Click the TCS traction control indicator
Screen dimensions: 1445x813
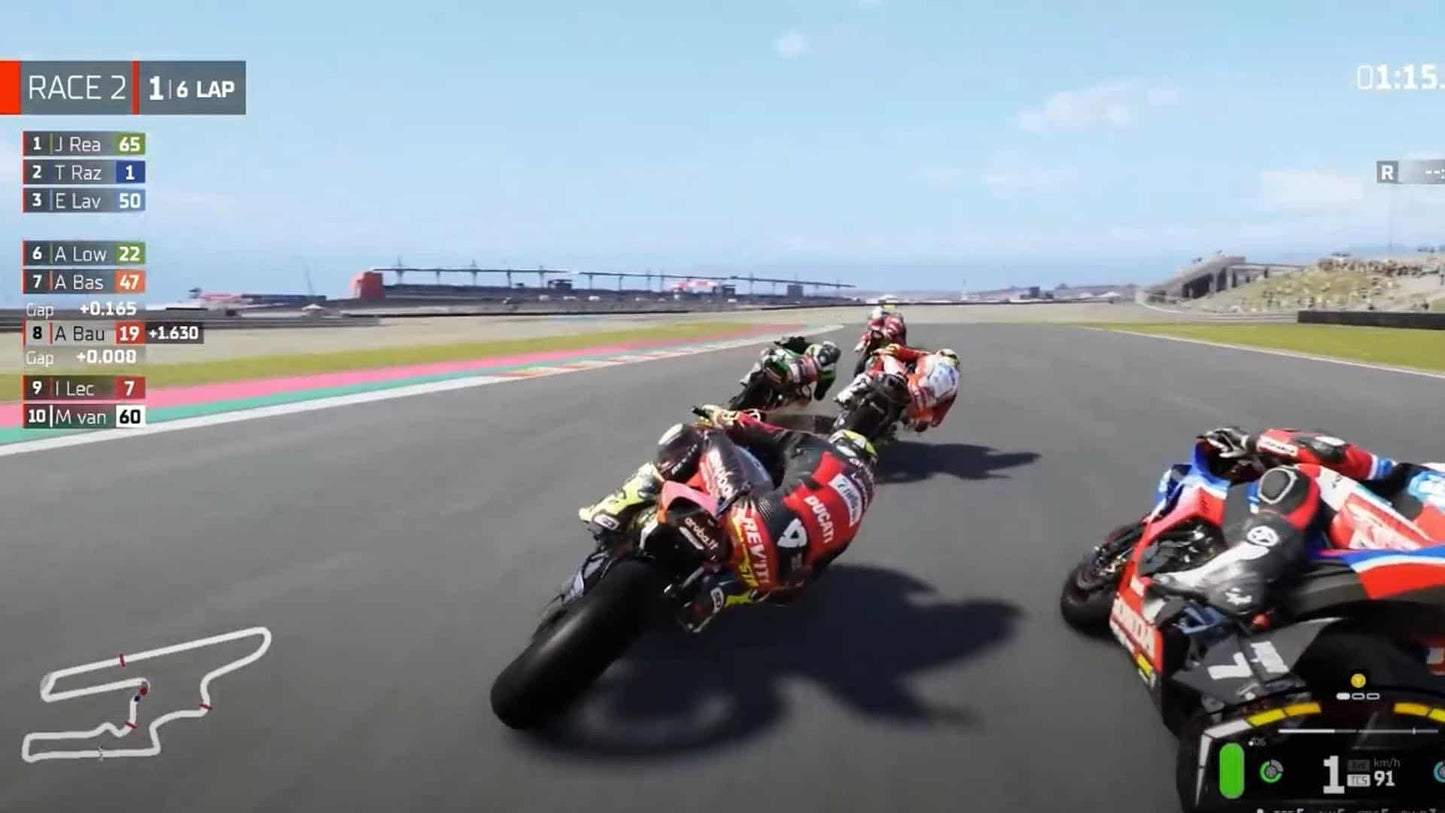(x=1359, y=778)
